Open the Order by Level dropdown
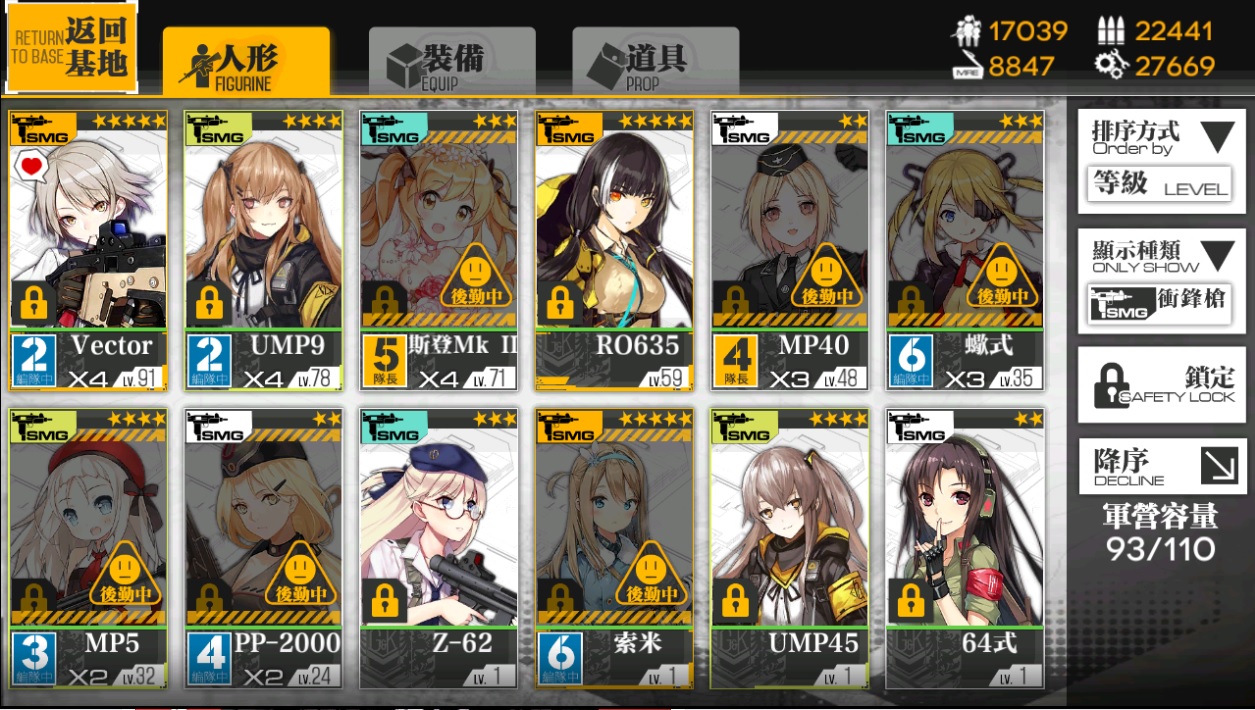The width and height of the screenshot is (1255, 710). 1161,160
